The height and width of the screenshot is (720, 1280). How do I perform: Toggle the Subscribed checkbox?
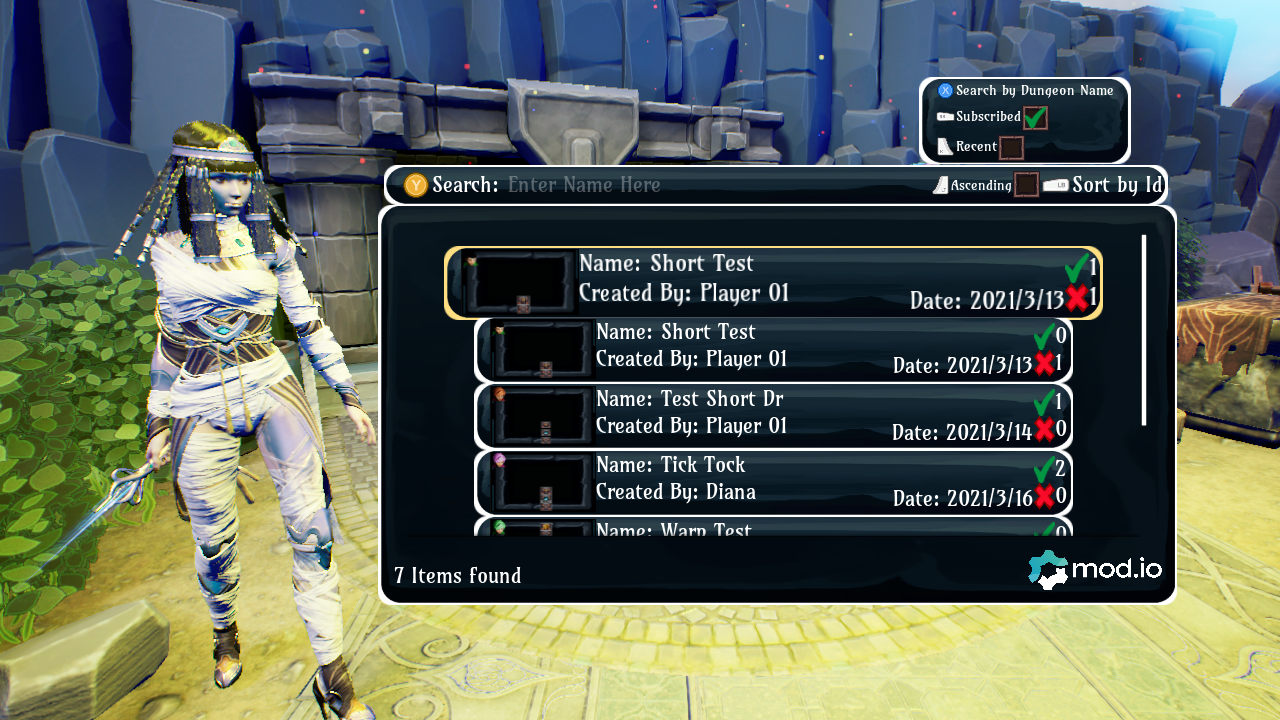[1034, 118]
